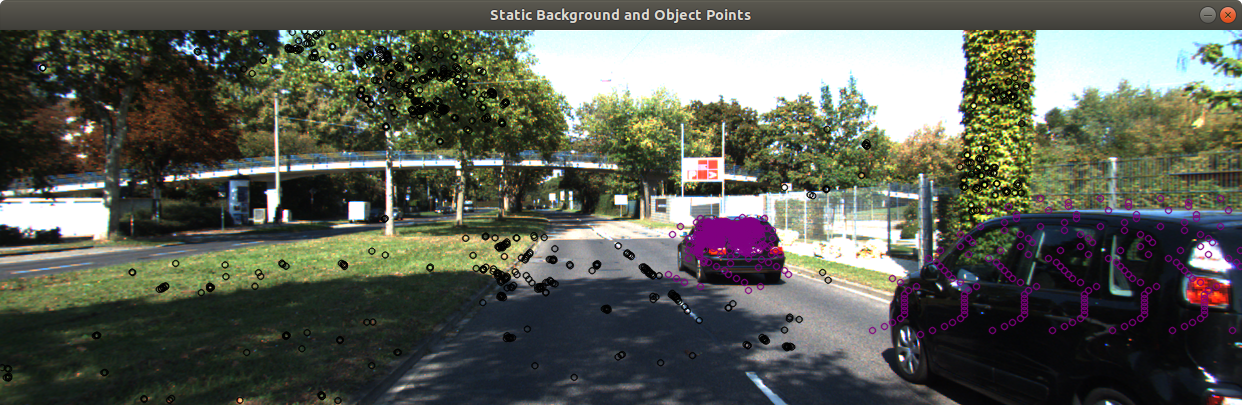Minimize the window from the title bar
The height and width of the screenshot is (405, 1242).
coord(1207,15)
